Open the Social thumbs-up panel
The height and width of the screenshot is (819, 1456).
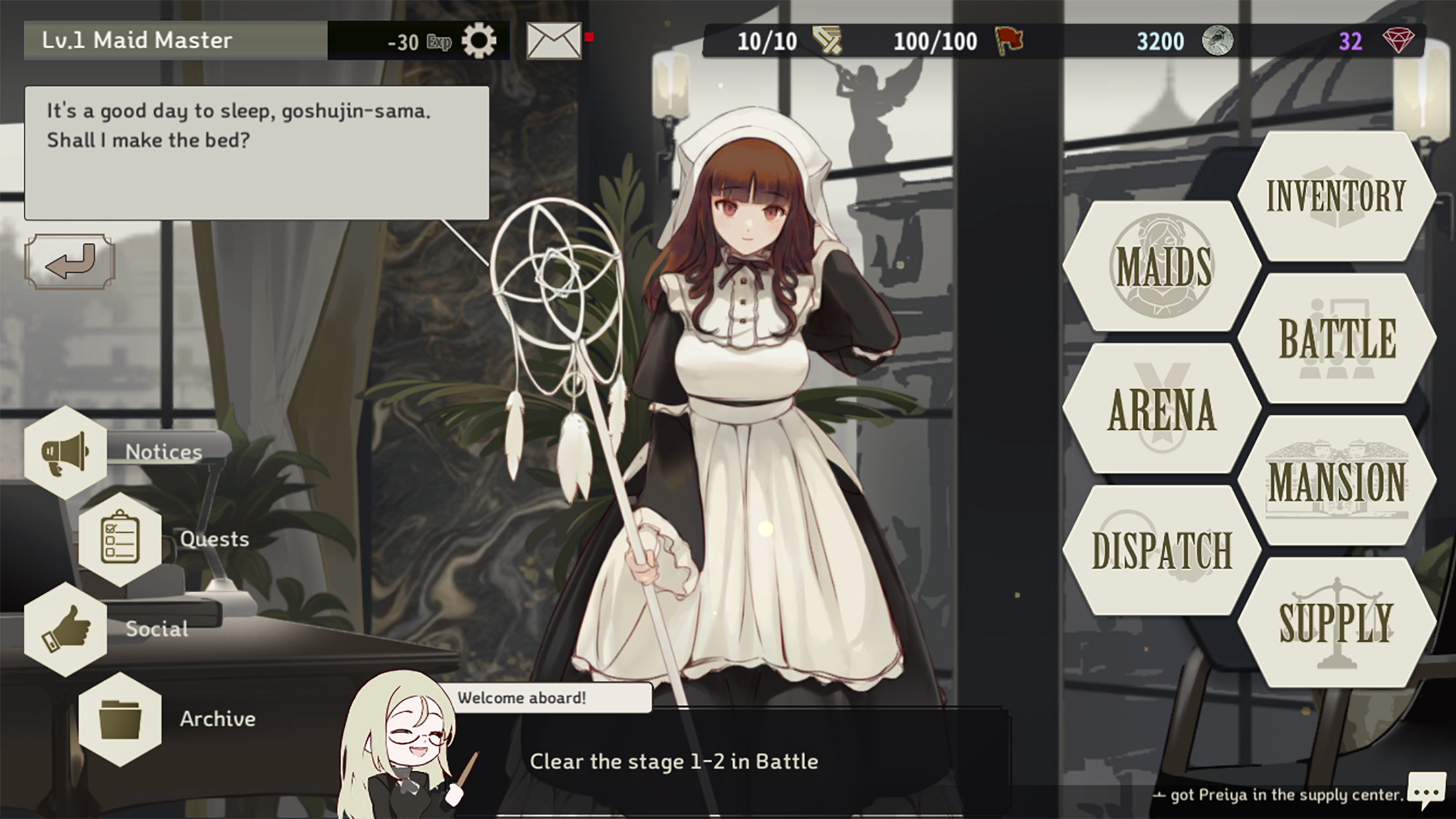(66, 628)
